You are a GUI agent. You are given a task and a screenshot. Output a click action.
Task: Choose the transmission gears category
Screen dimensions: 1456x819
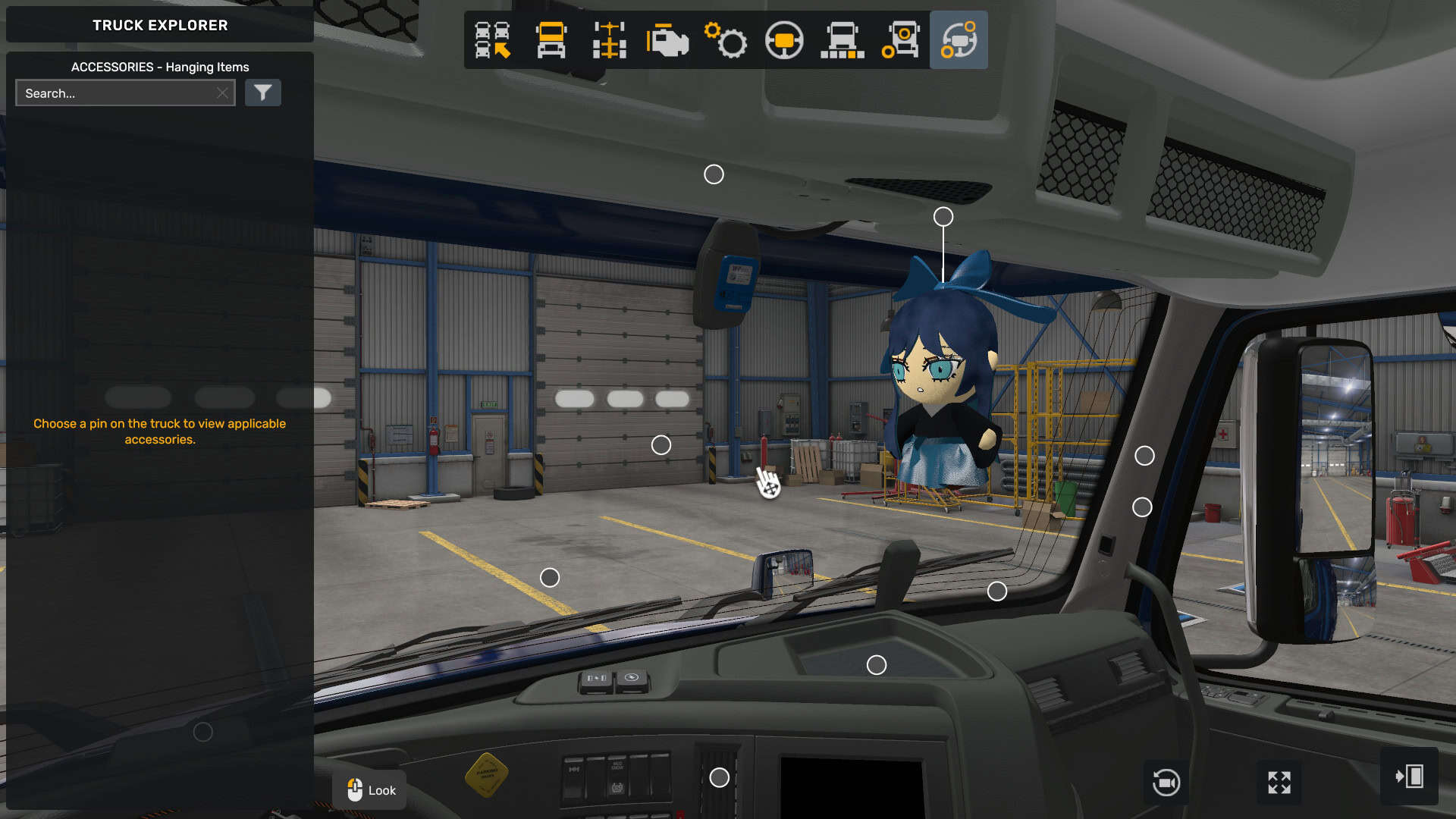pyautogui.click(x=726, y=40)
